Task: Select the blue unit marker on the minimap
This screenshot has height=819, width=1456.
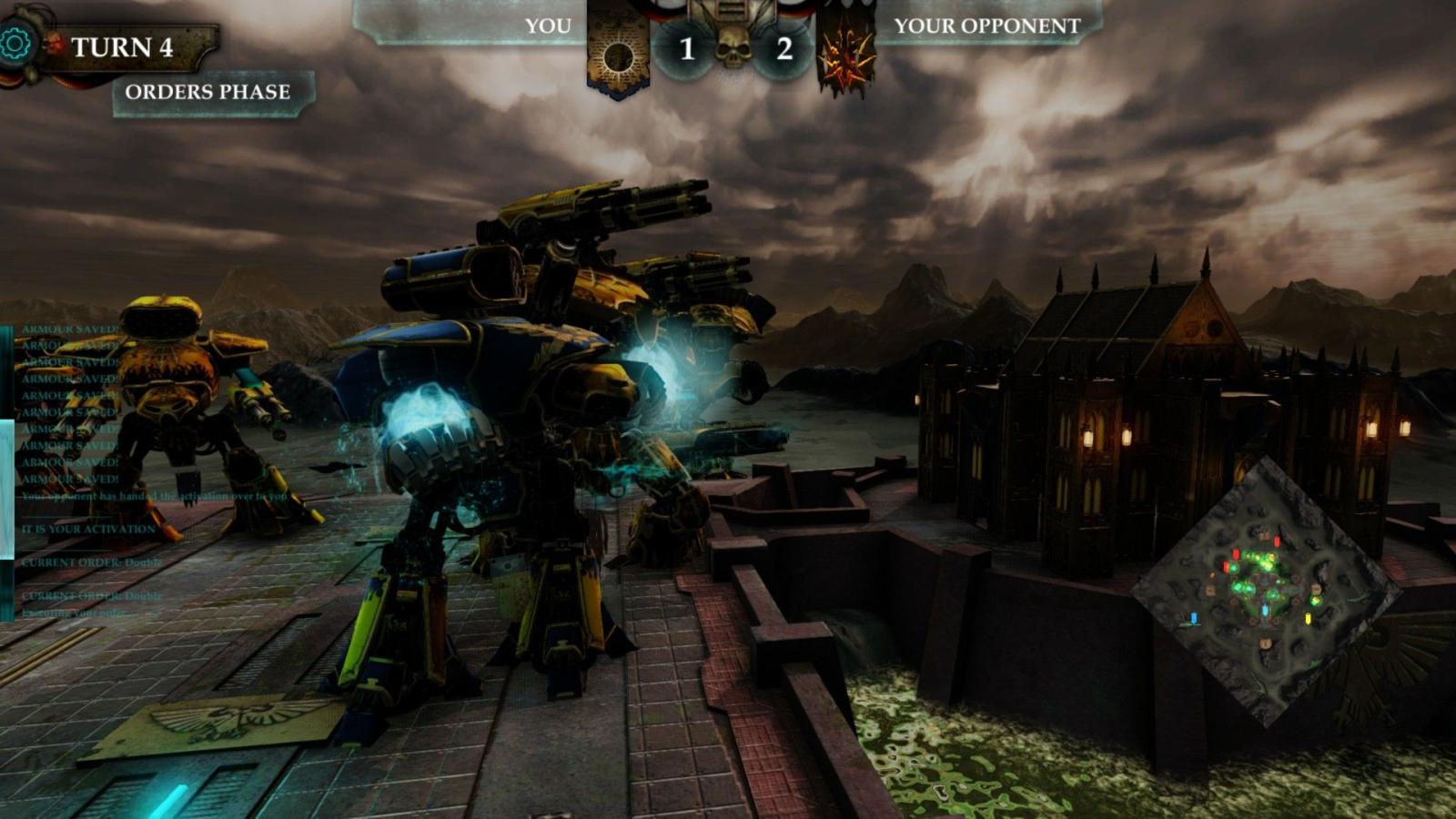Action: (x=1194, y=618)
